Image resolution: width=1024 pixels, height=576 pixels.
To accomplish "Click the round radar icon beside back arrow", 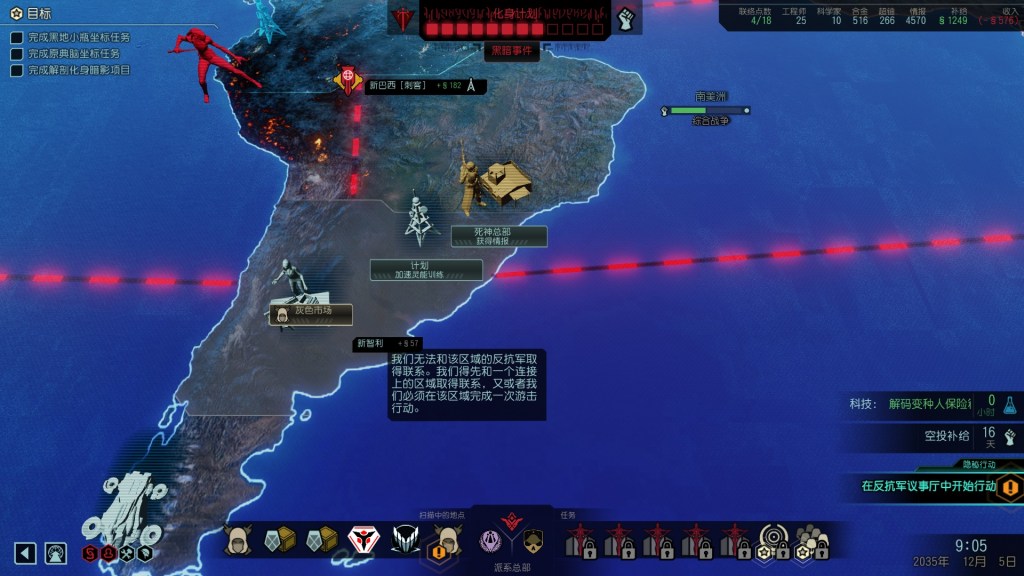I will [55, 553].
